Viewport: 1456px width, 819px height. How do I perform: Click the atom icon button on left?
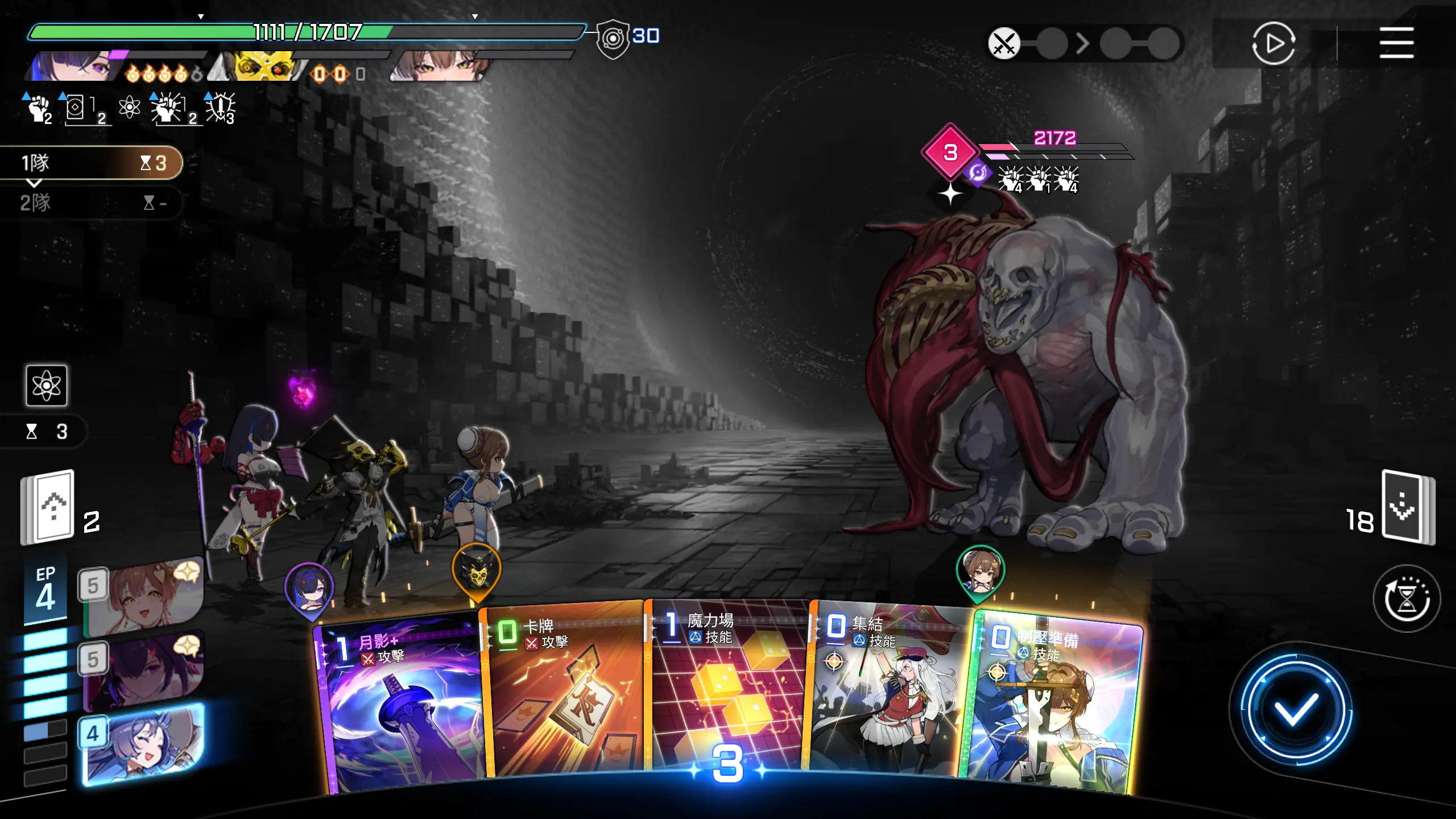click(x=47, y=386)
